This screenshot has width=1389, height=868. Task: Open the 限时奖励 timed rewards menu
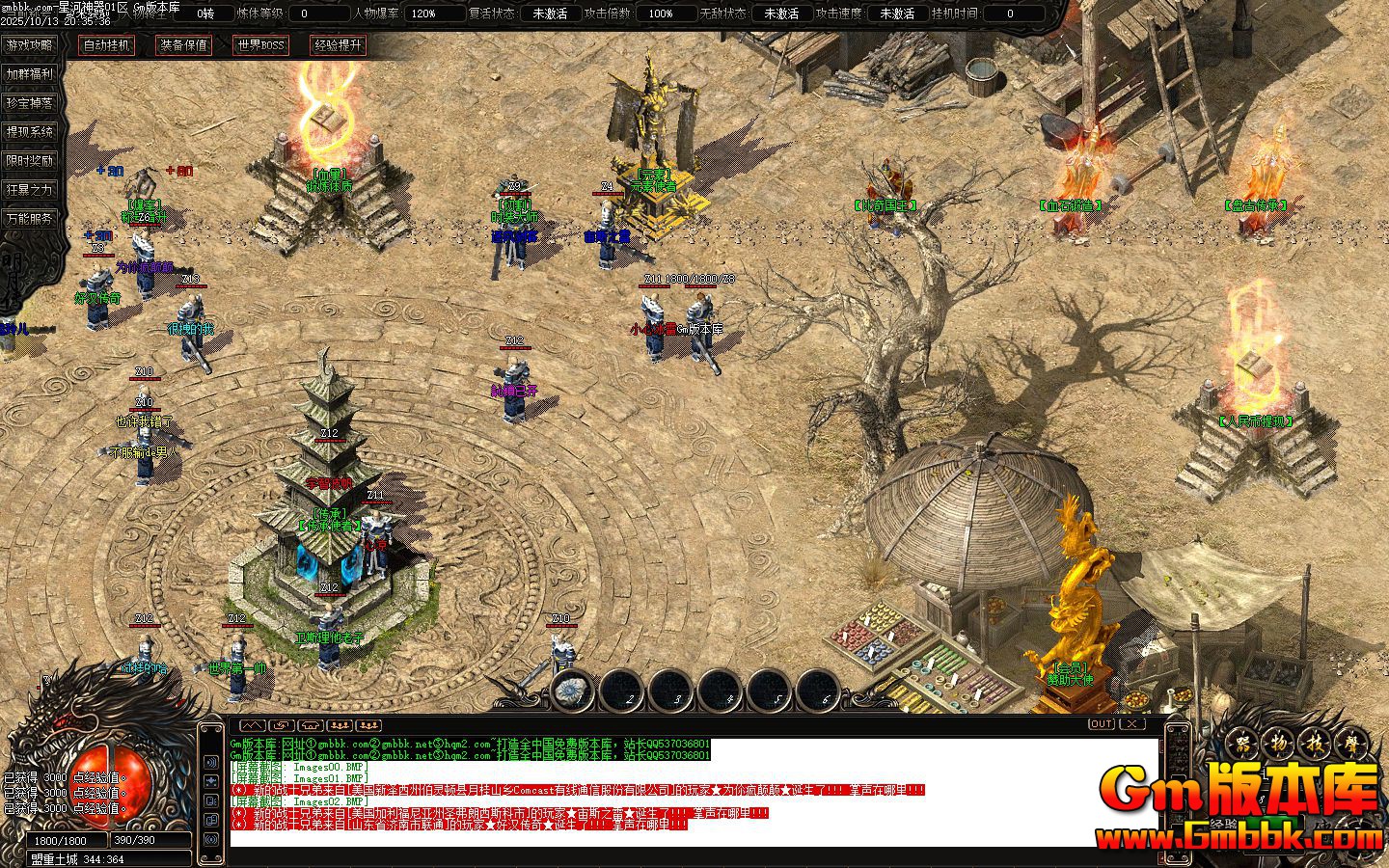[30, 160]
